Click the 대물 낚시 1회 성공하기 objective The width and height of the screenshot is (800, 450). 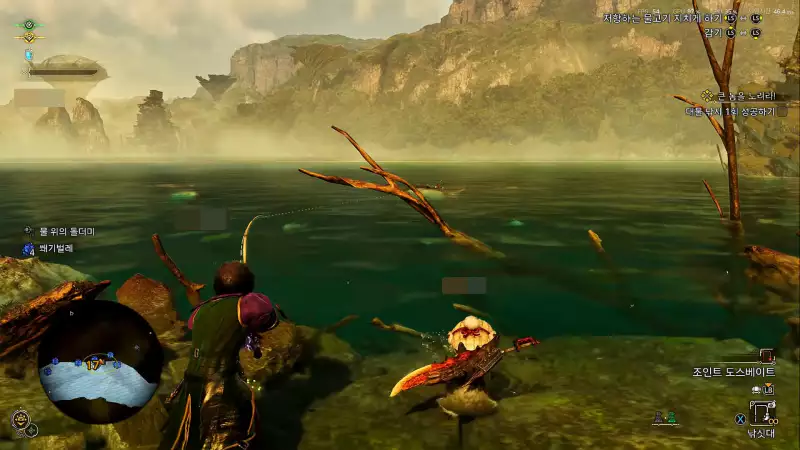(x=734, y=112)
